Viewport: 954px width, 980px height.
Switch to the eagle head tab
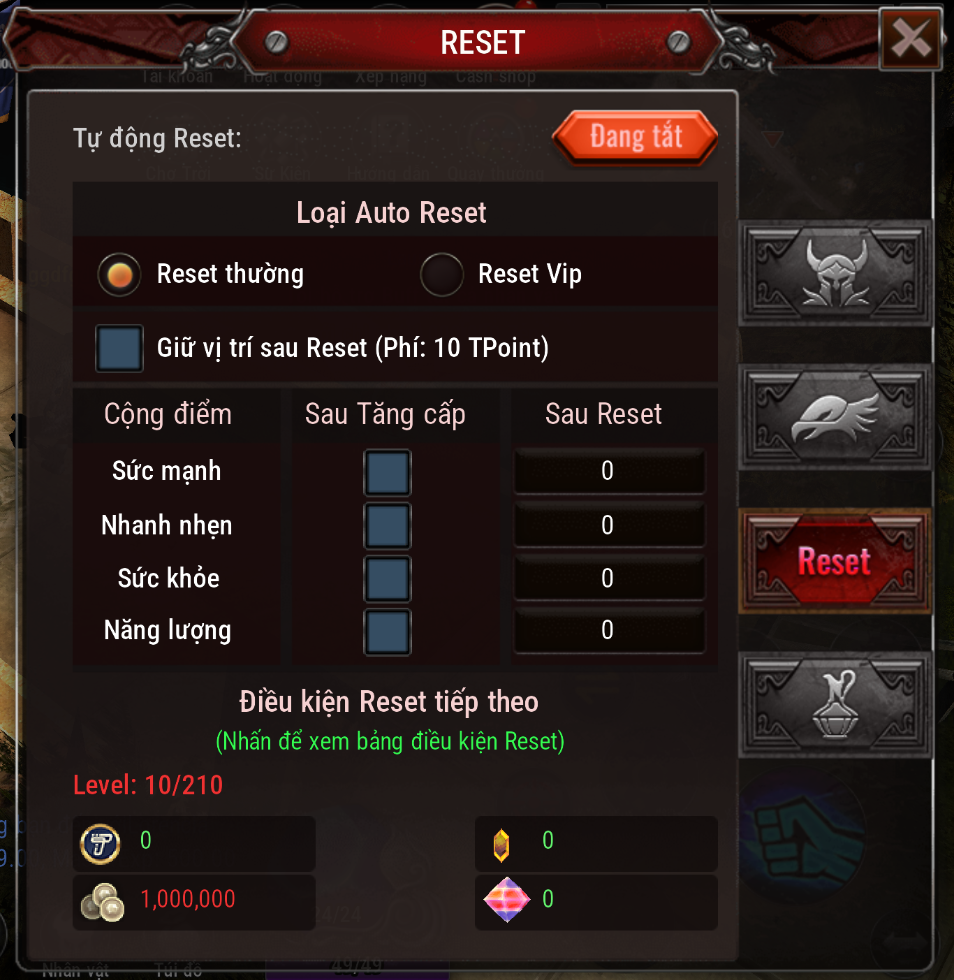[x=835, y=417]
